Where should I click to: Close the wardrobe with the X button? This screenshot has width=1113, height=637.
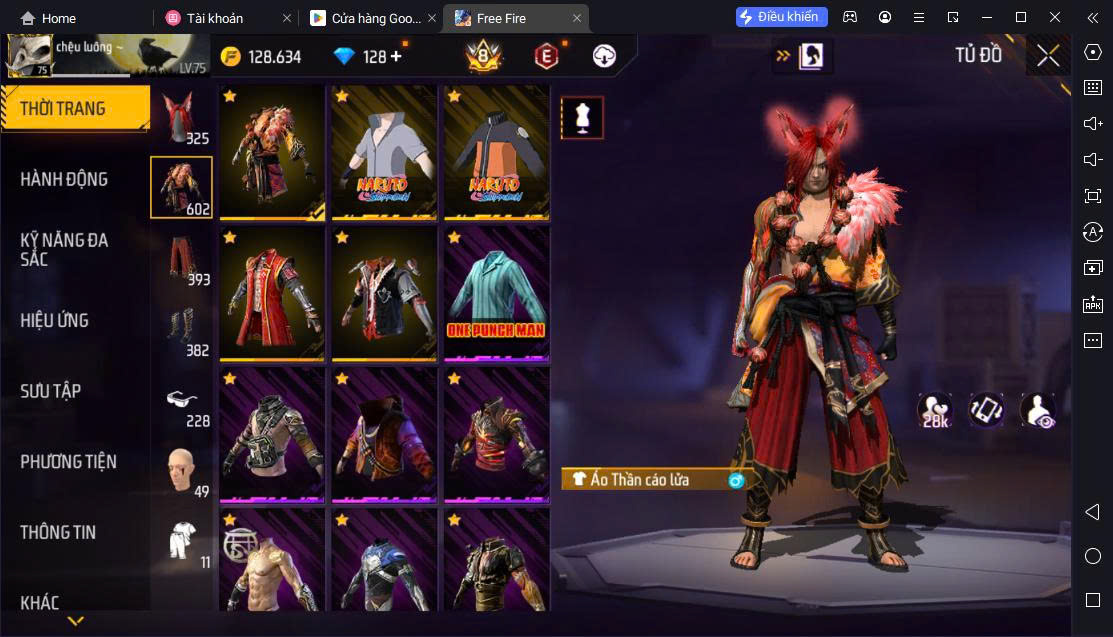[1048, 56]
